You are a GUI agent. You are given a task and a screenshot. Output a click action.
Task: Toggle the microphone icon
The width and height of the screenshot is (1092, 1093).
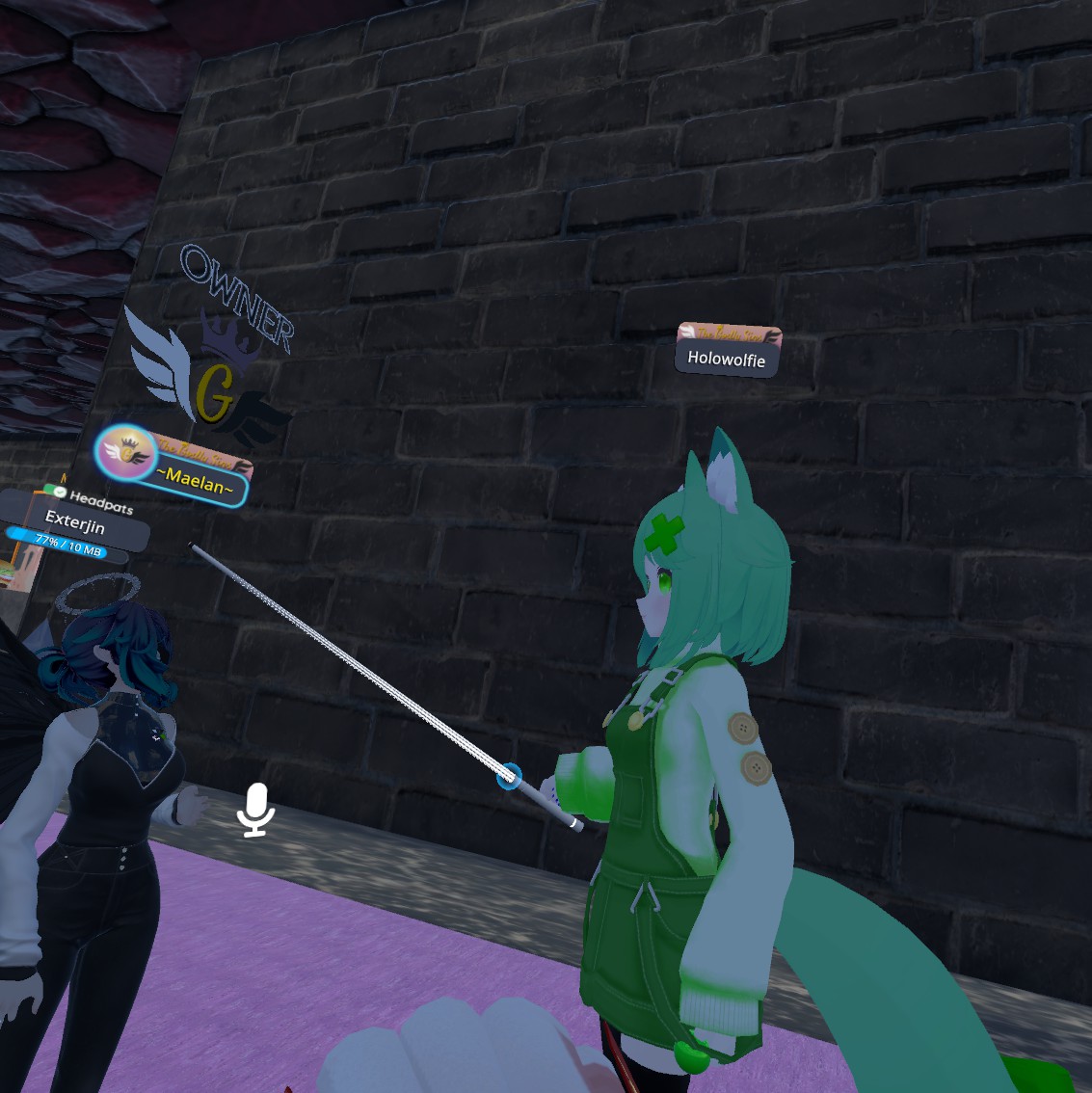click(x=256, y=809)
